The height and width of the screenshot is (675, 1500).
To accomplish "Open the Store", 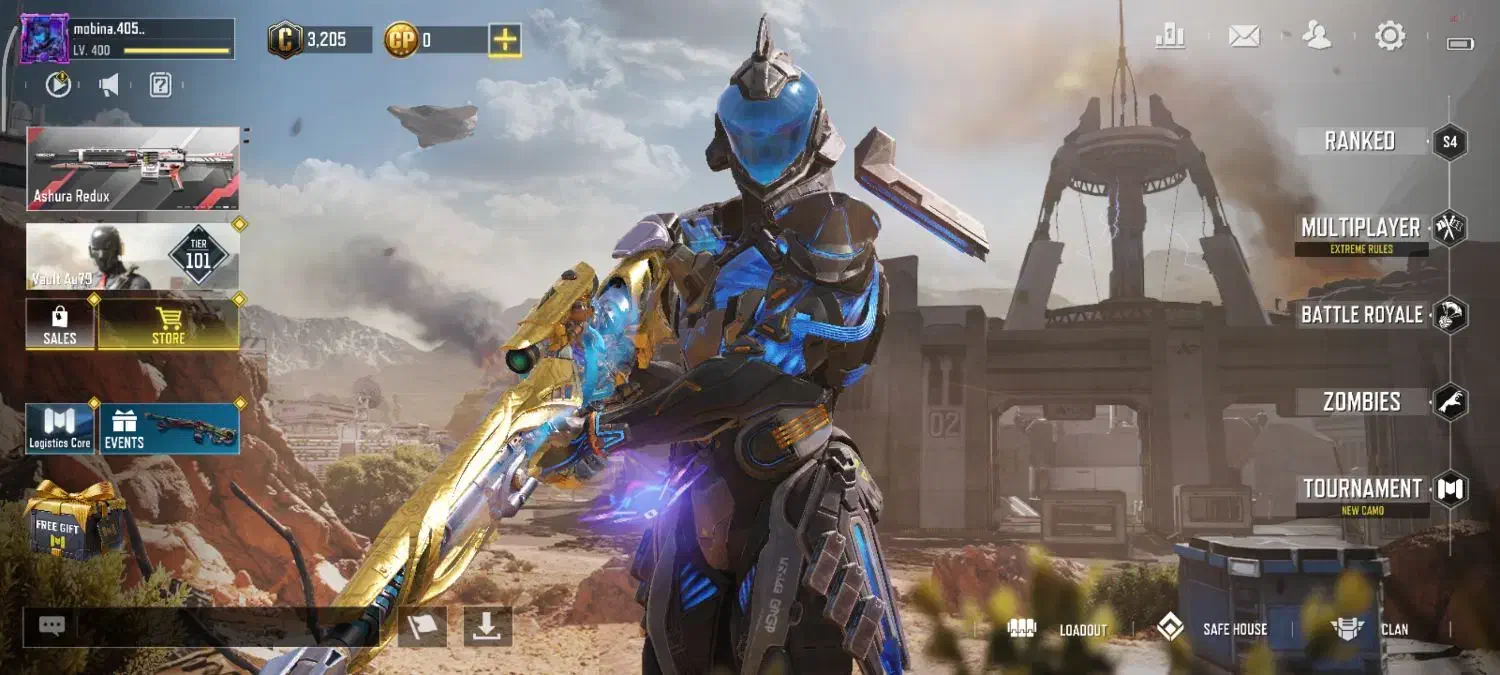I will pyautogui.click(x=168, y=325).
